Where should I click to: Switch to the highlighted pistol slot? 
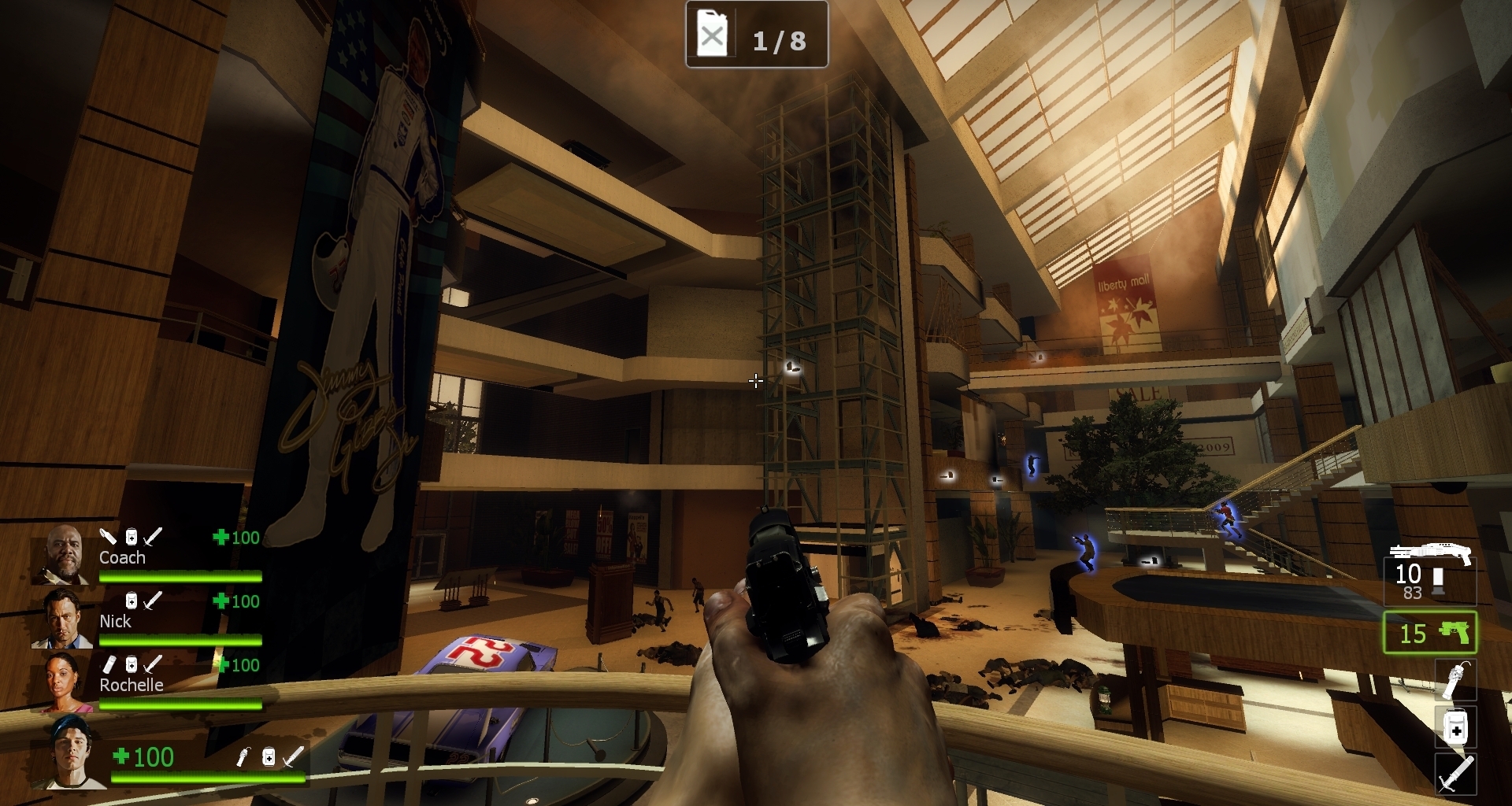point(1429,633)
